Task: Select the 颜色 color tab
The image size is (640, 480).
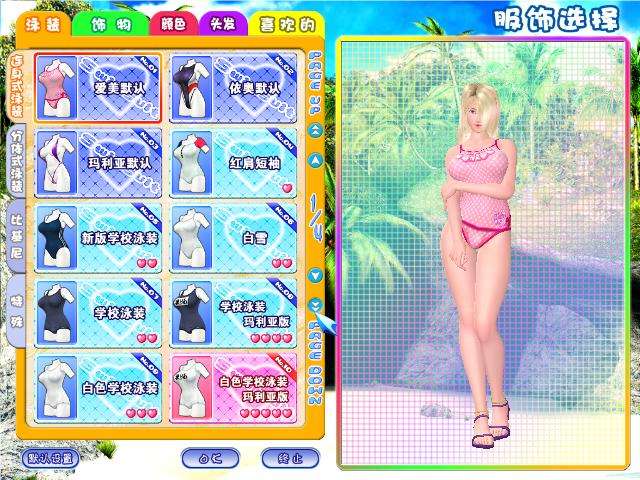Action: [x=171, y=23]
